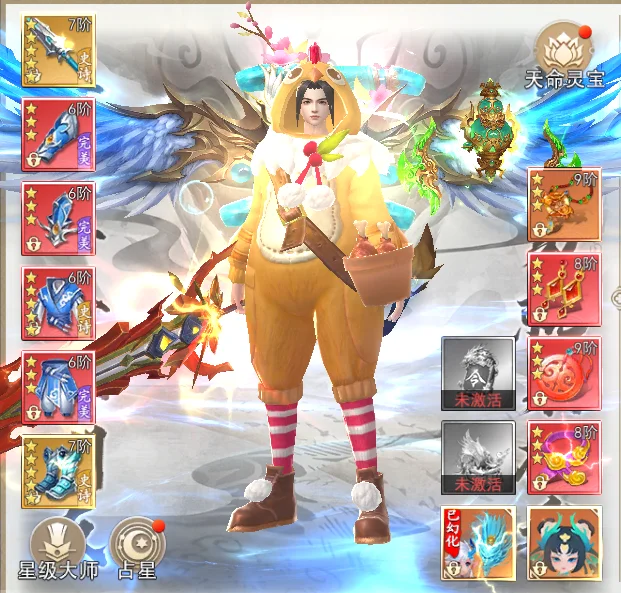This screenshot has height=593, width=621.
Task: Select the 6阶 blue trousers slot
Action: point(58,387)
